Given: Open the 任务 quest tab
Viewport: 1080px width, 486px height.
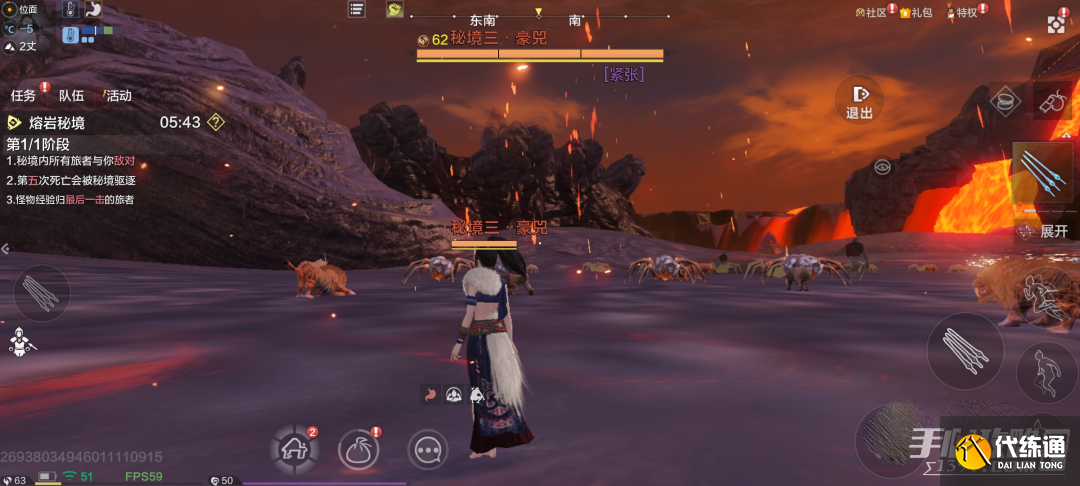Looking at the screenshot, I should [24, 96].
